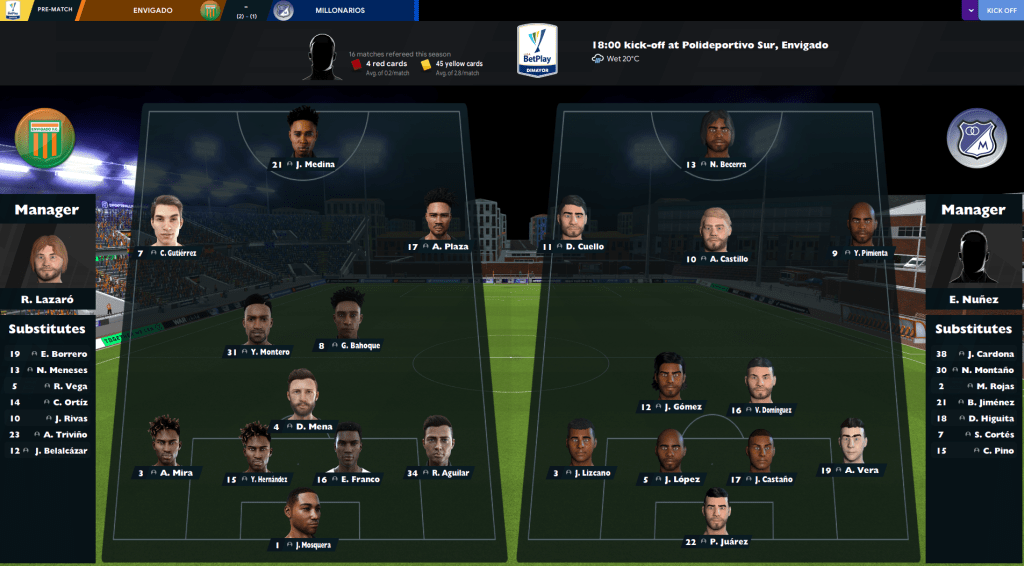
Task: Open the referee silhouette profile
Action: [x=321, y=56]
